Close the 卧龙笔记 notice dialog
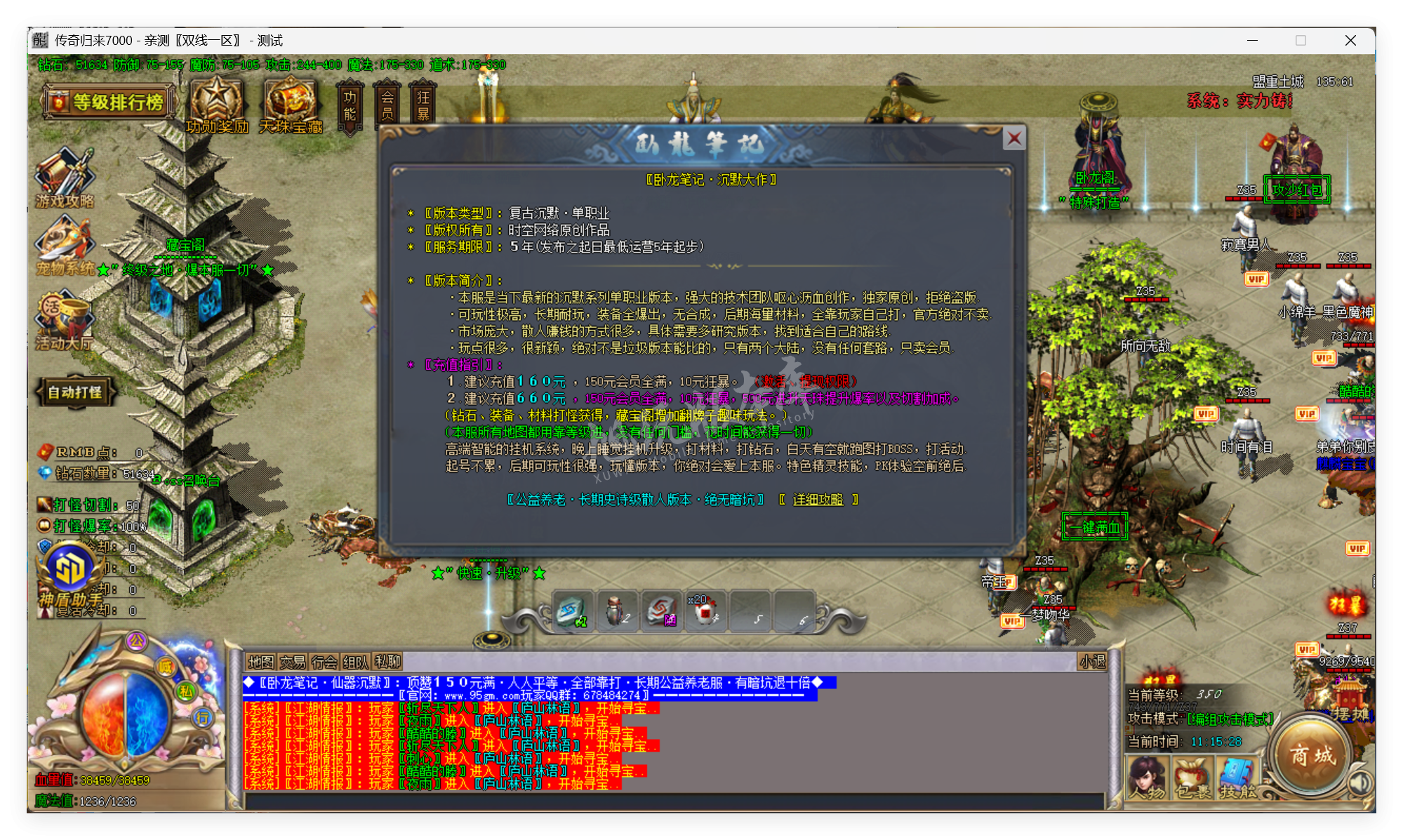 point(1013,138)
